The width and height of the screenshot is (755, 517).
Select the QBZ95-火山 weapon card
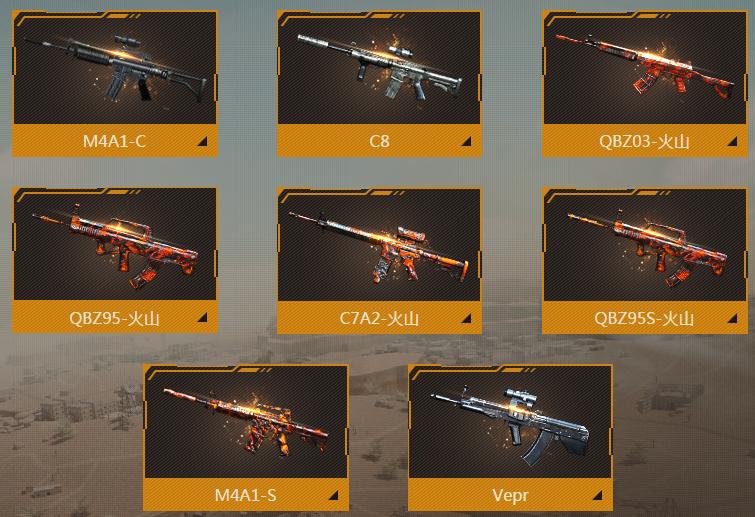click(x=114, y=247)
